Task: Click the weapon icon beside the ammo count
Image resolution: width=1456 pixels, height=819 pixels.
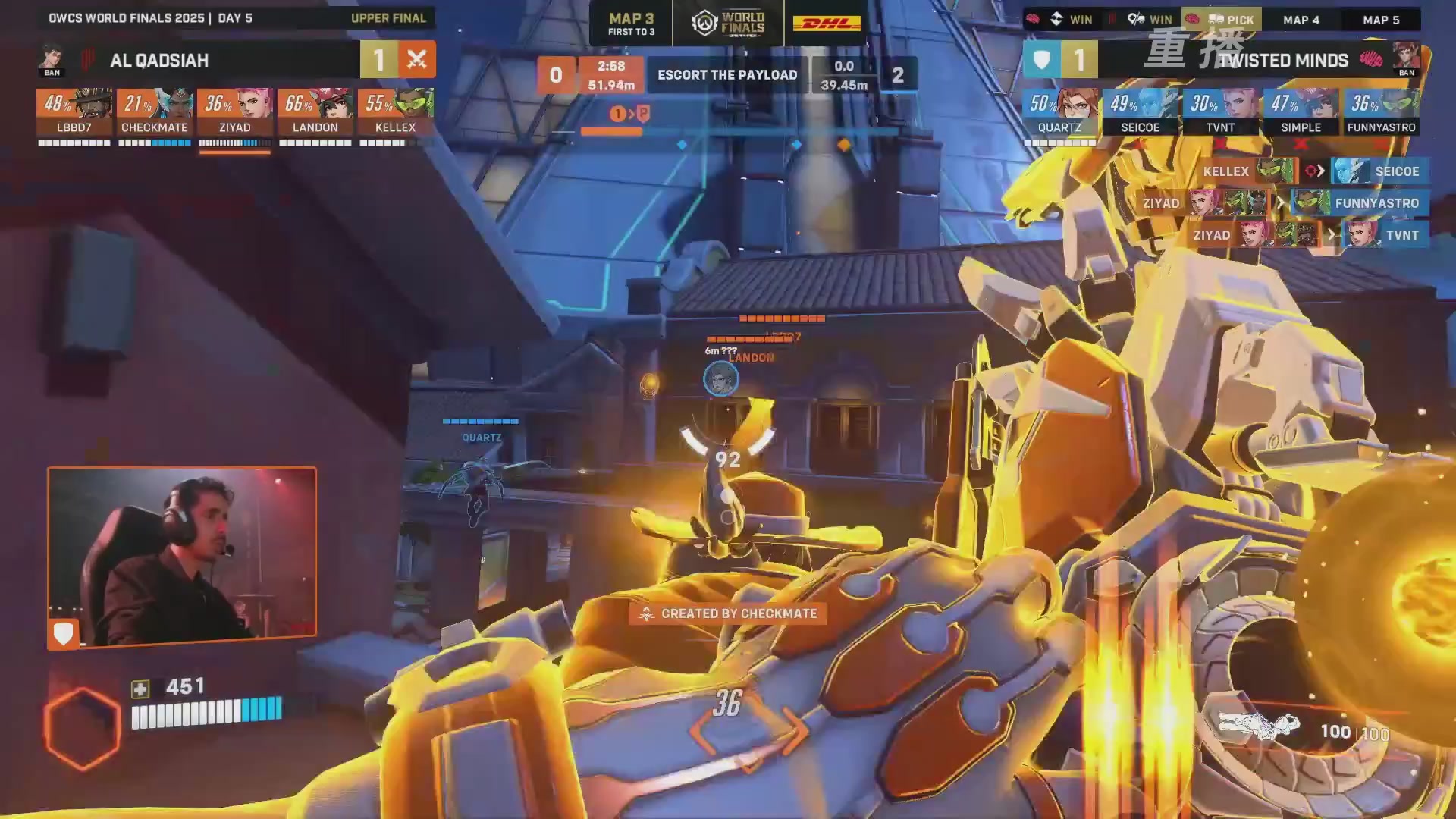Action: coord(1259,726)
